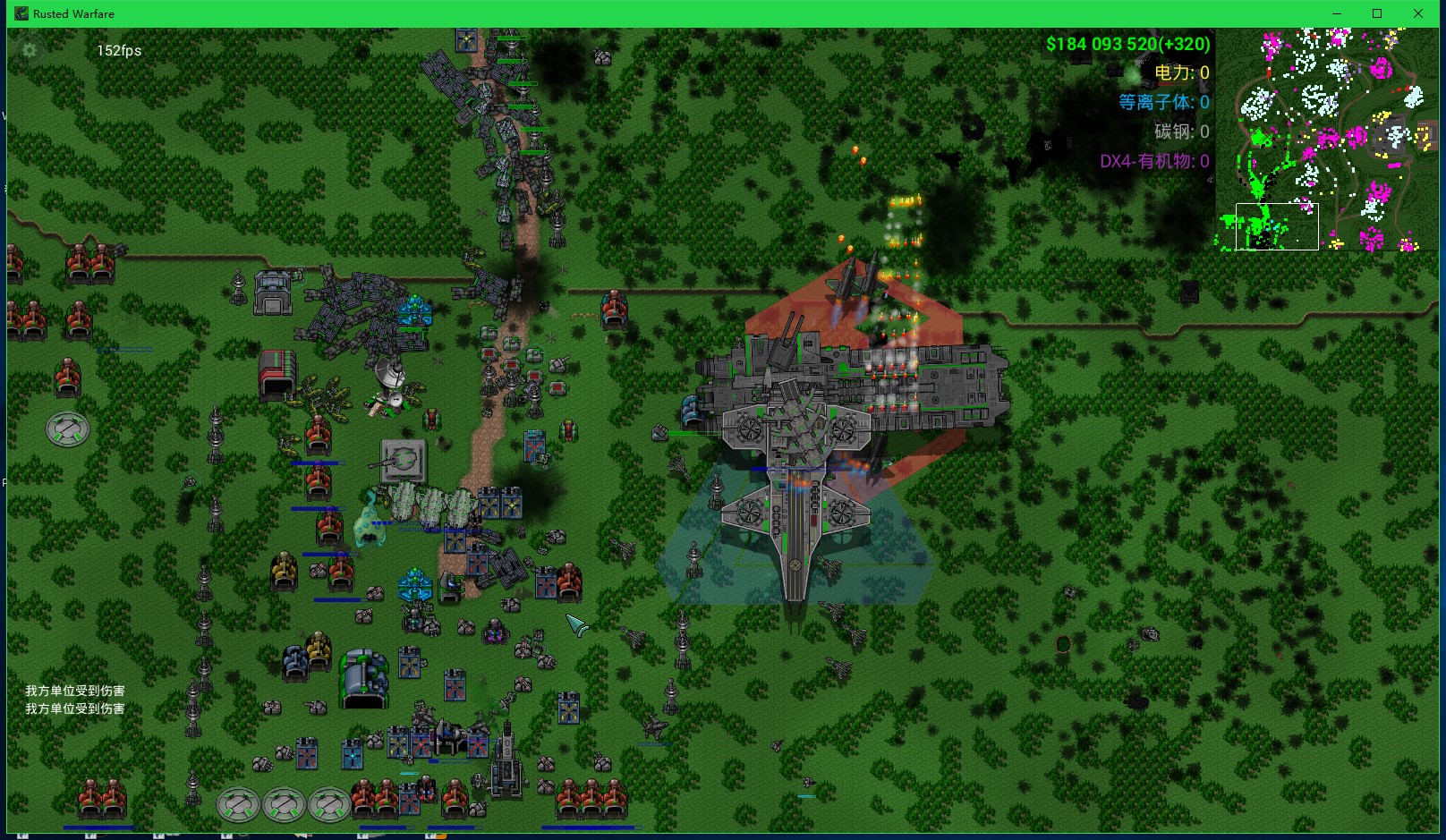Viewport: 1446px width, 840px height.
Task: Minimize the Rusted Warfare window
Action: coord(1337,13)
